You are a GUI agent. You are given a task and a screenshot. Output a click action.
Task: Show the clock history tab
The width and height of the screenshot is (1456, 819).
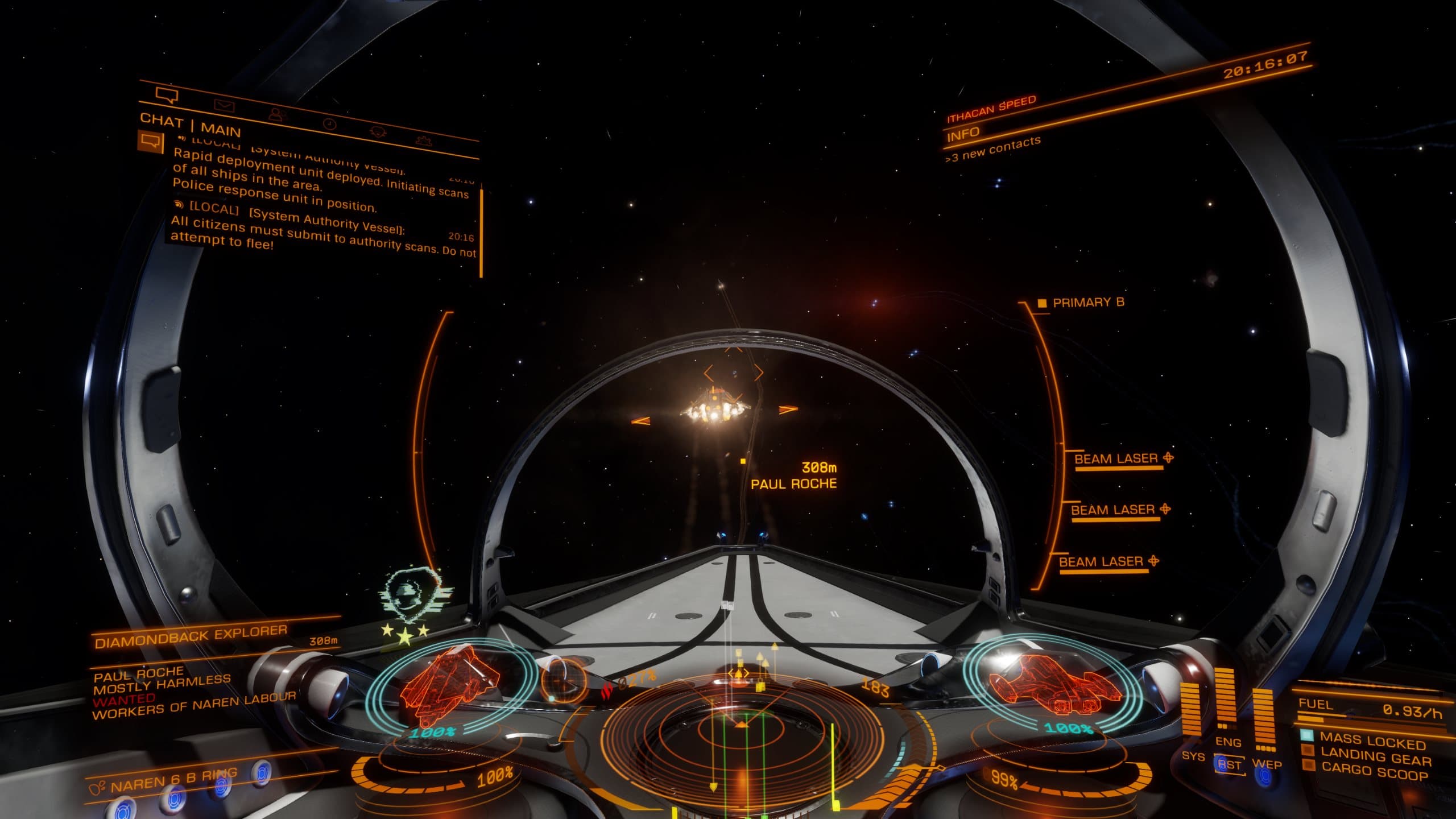click(329, 125)
